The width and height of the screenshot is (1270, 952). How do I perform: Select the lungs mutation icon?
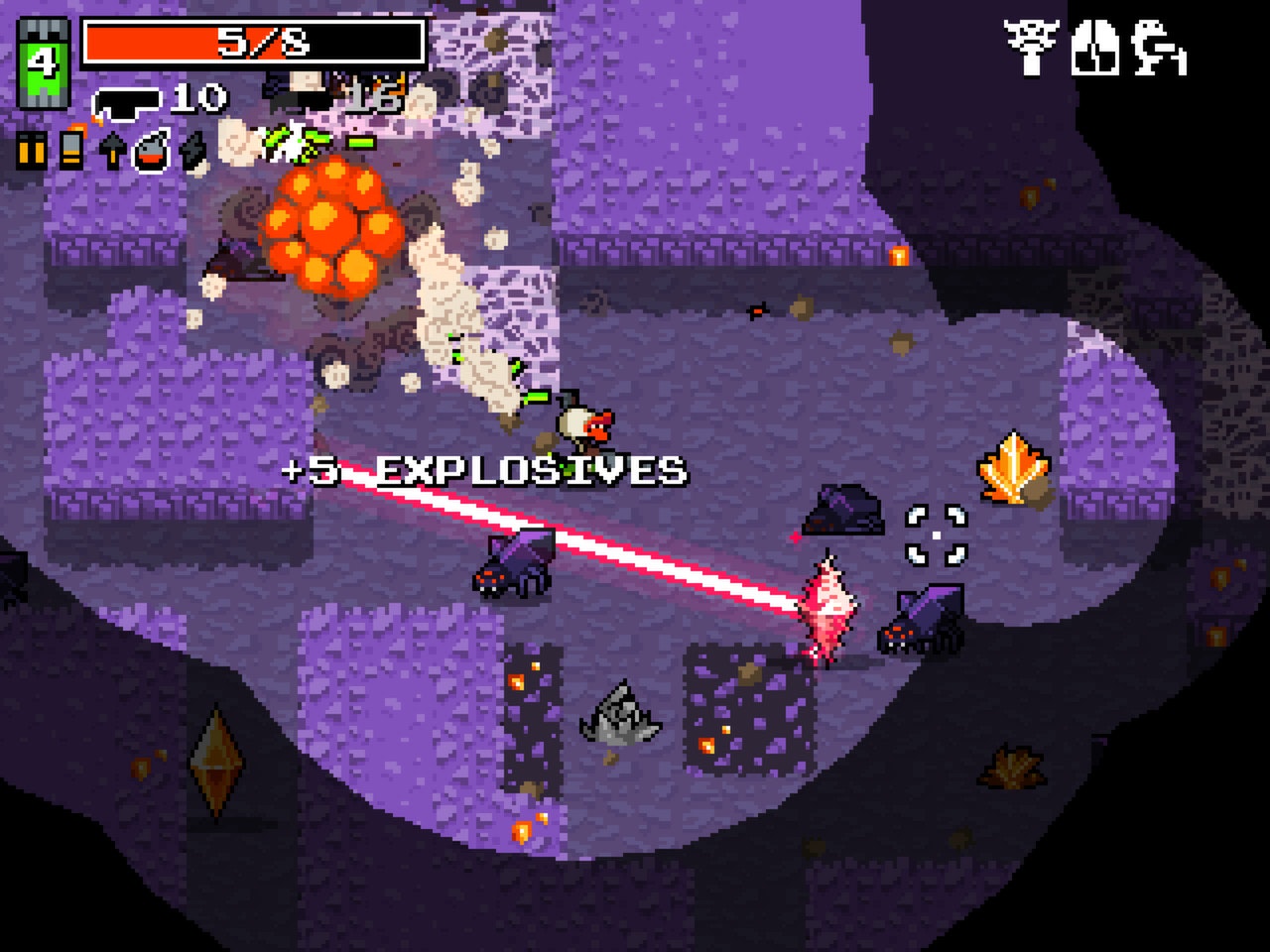(x=1094, y=48)
